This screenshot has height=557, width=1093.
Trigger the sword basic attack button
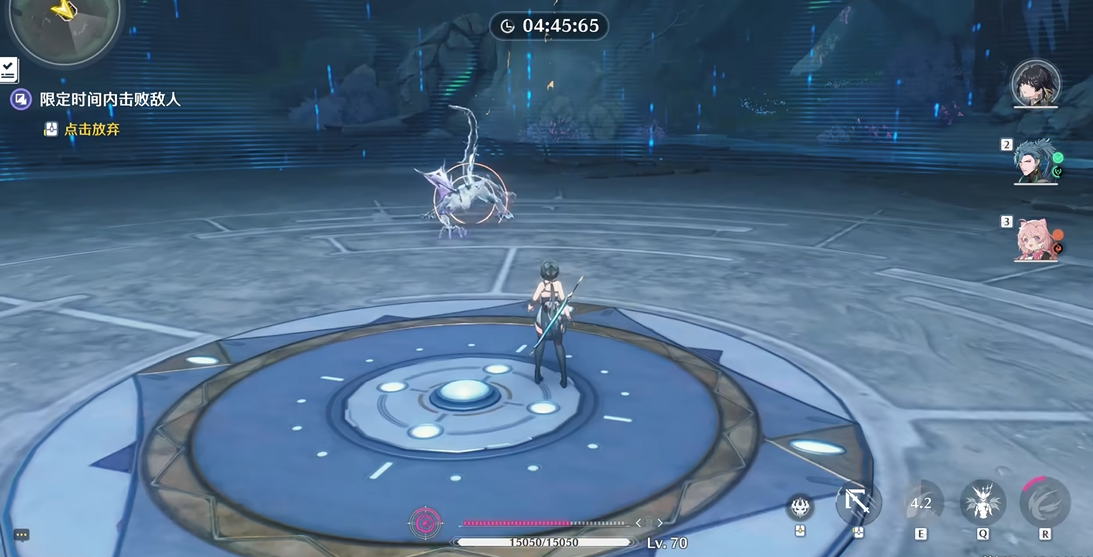[x=858, y=502]
